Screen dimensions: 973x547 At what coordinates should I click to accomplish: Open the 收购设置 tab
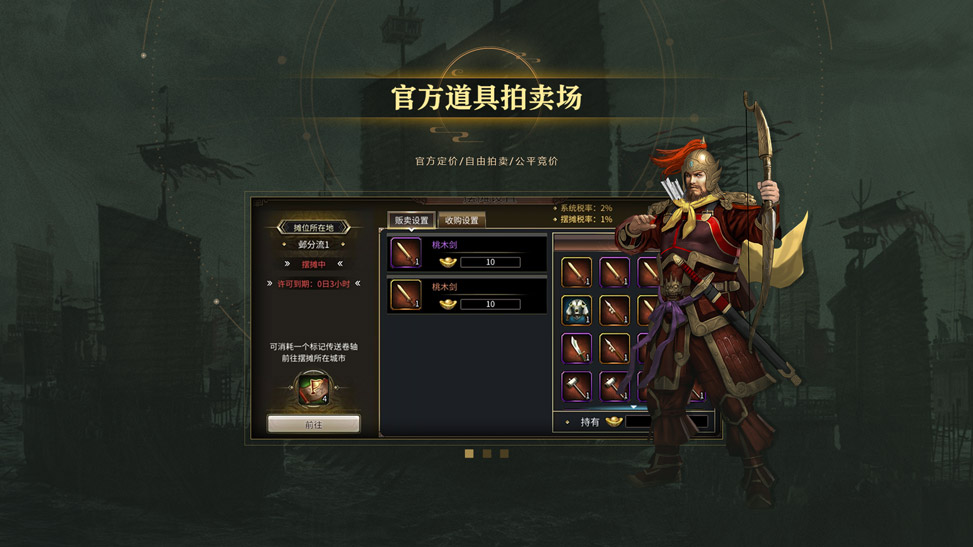462,220
